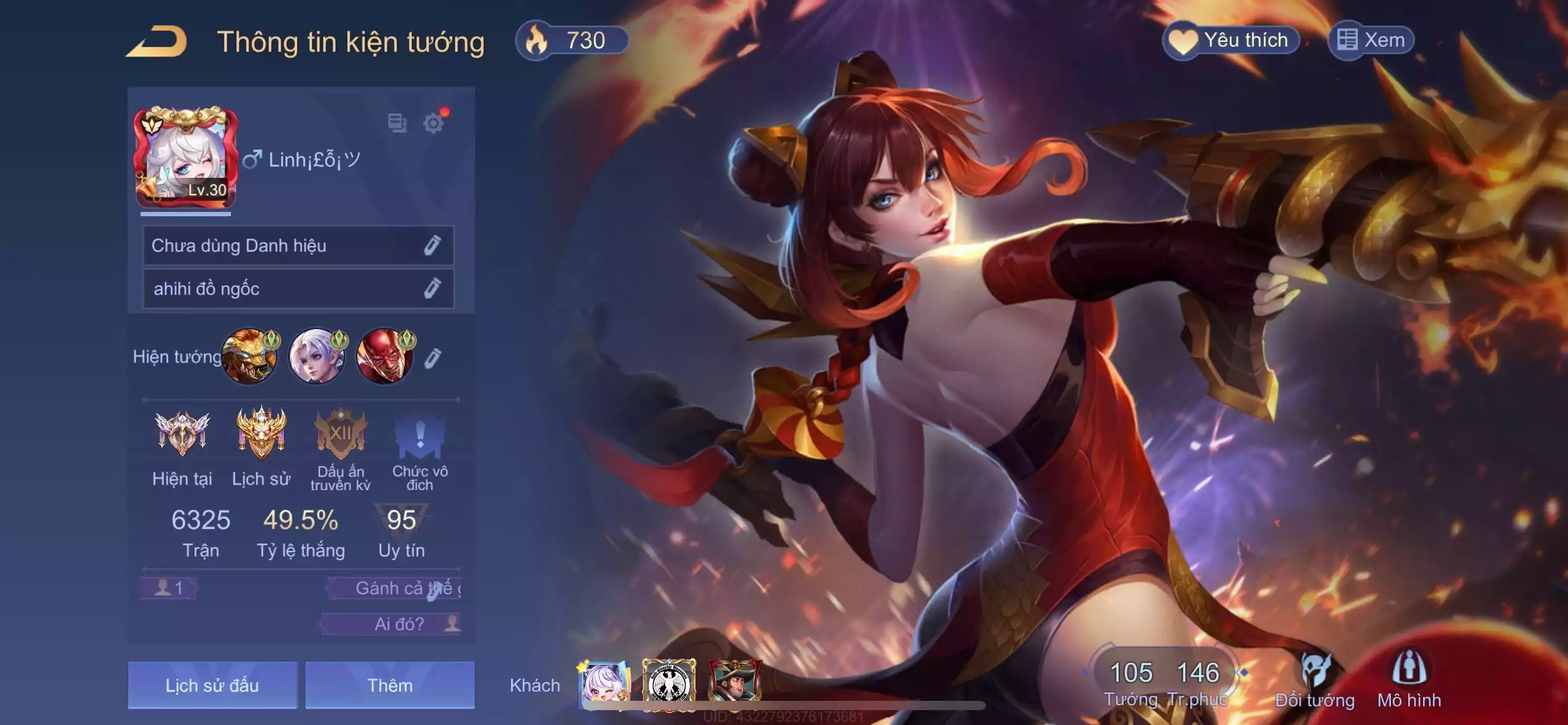The image size is (1568, 725).
Task: Open the gear settings icon
Action: 433,123
